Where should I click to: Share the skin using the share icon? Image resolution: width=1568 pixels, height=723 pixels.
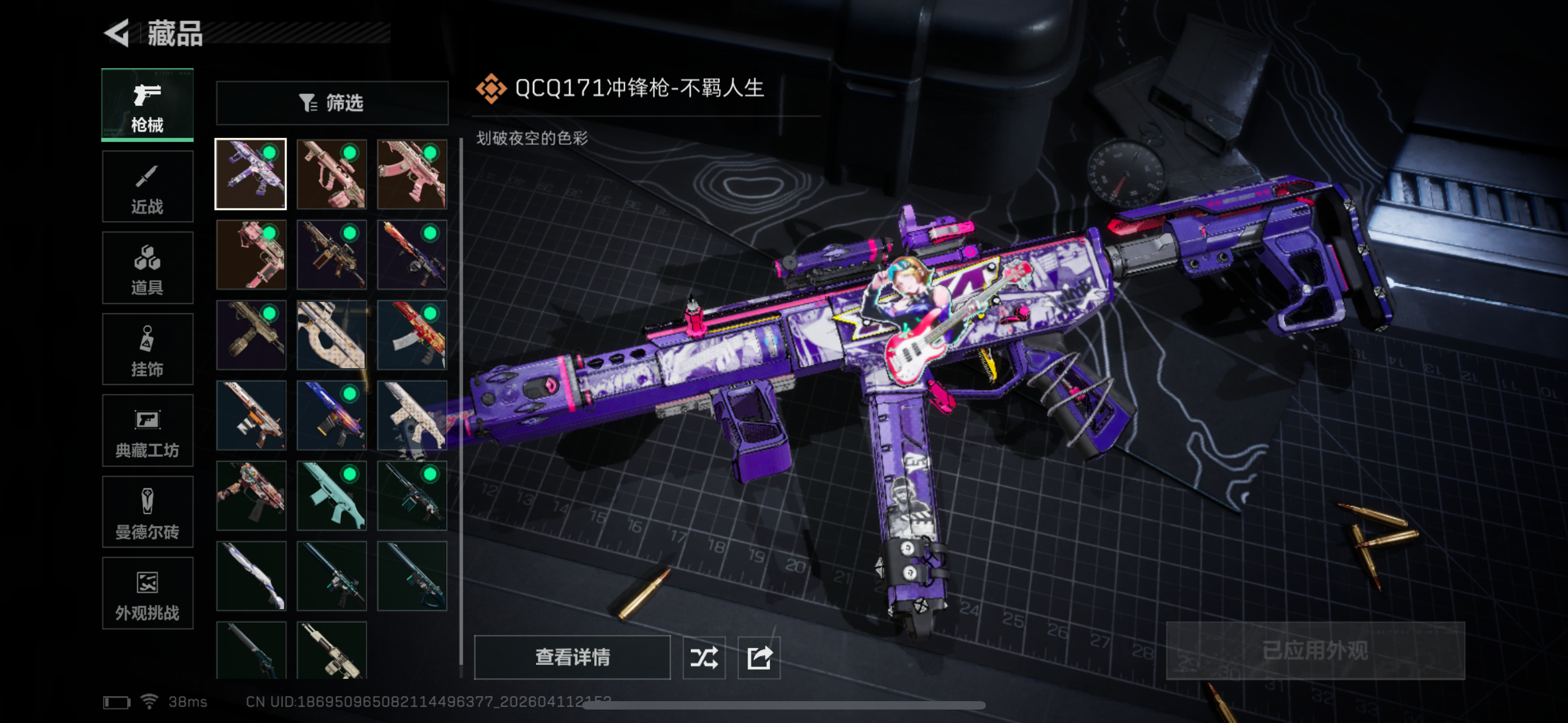tap(759, 657)
